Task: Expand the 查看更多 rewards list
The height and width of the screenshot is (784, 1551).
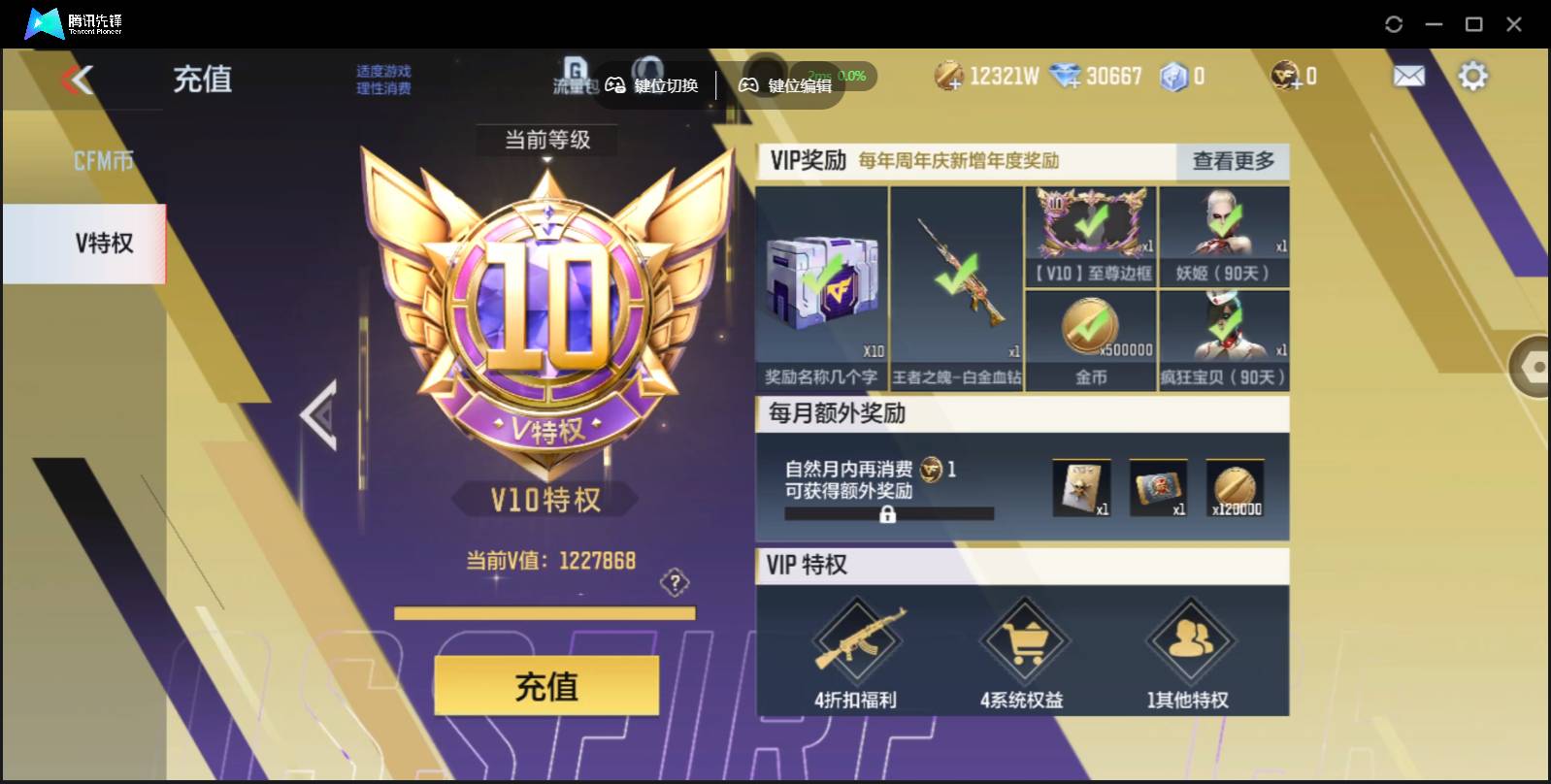Action: coord(1233,162)
